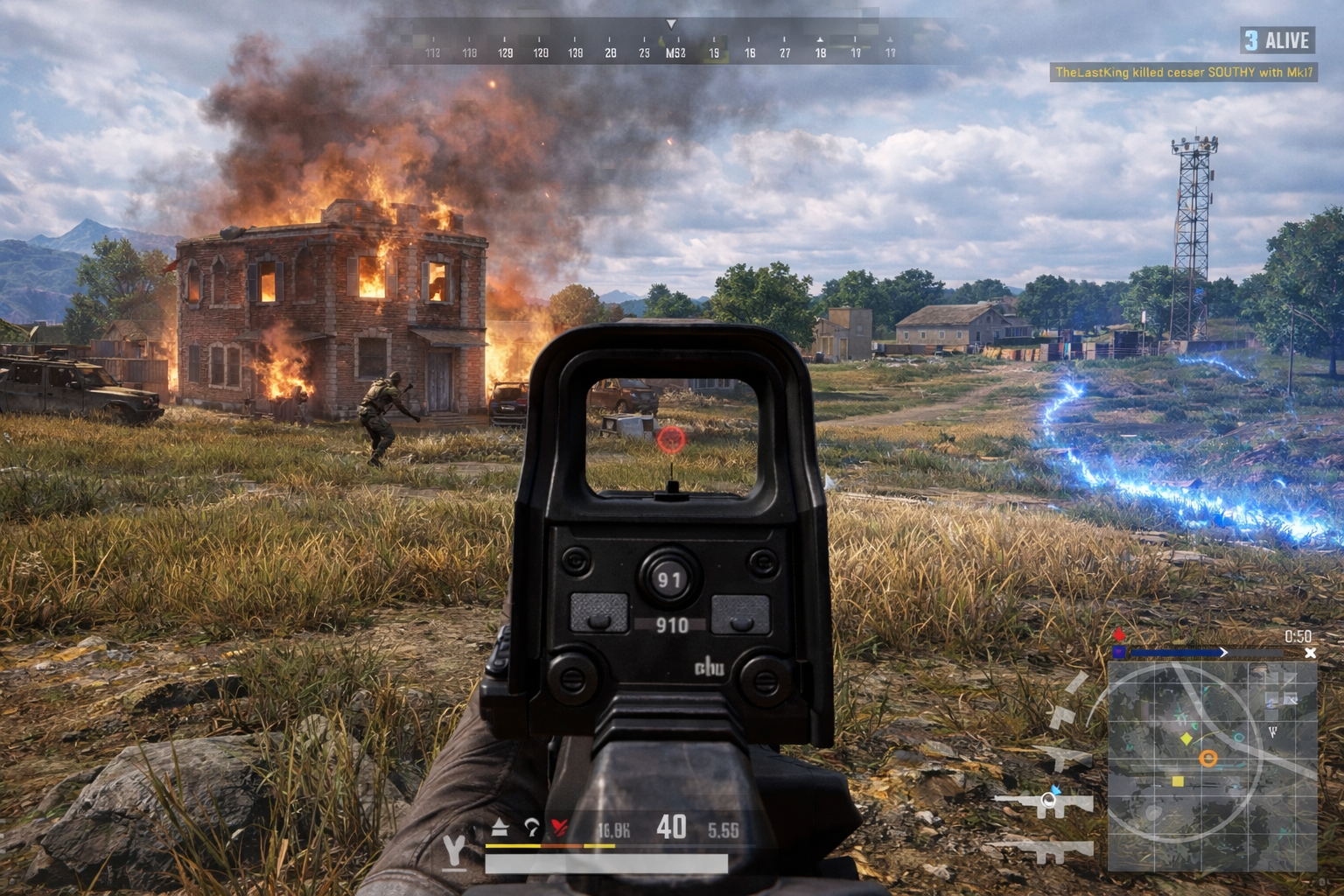1344x896 pixels.
Task: Toggle the orange circle player marker on the minimap
Action: pos(1209,758)
